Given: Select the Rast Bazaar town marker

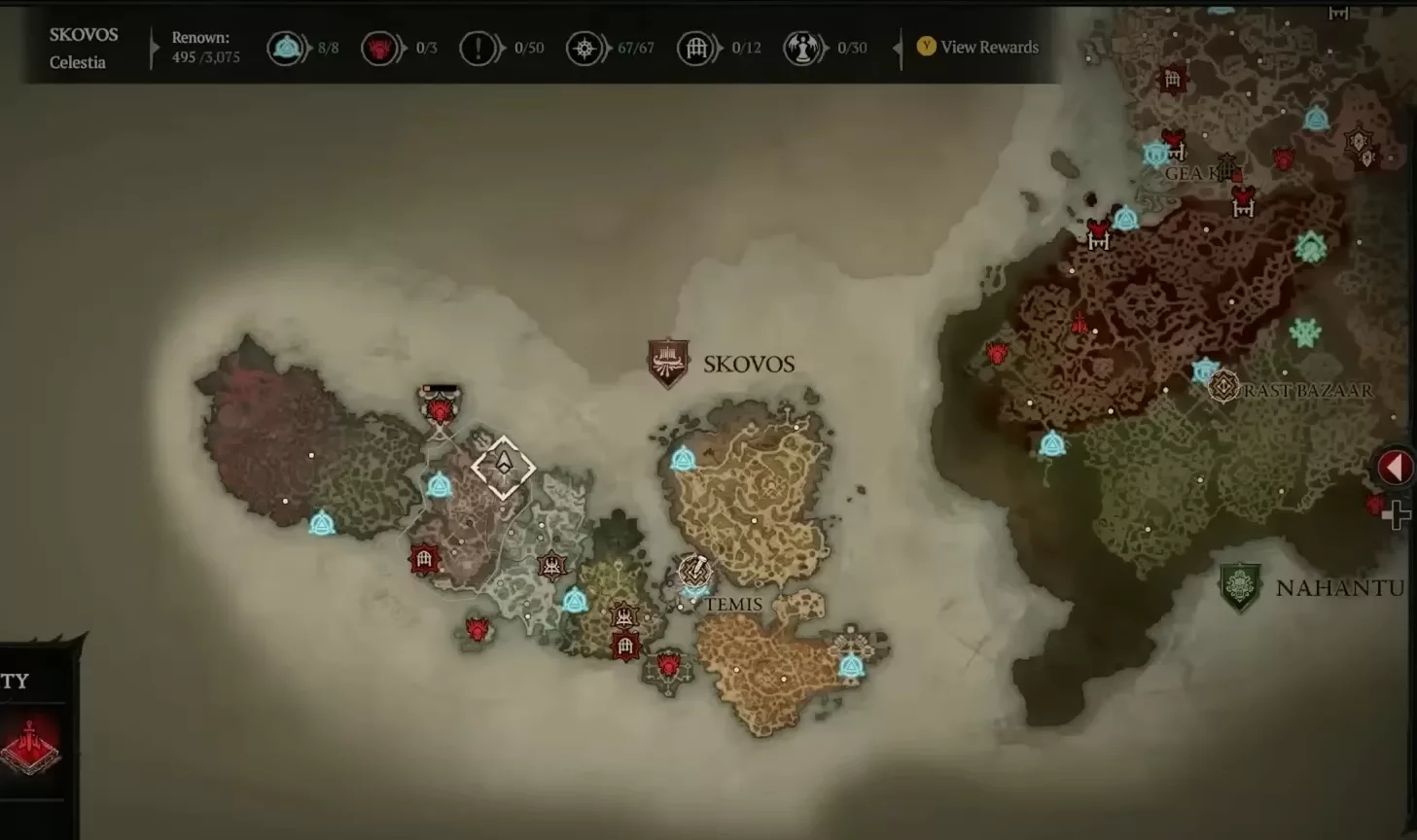Looking at the screenshot, I should (1223, 387).
